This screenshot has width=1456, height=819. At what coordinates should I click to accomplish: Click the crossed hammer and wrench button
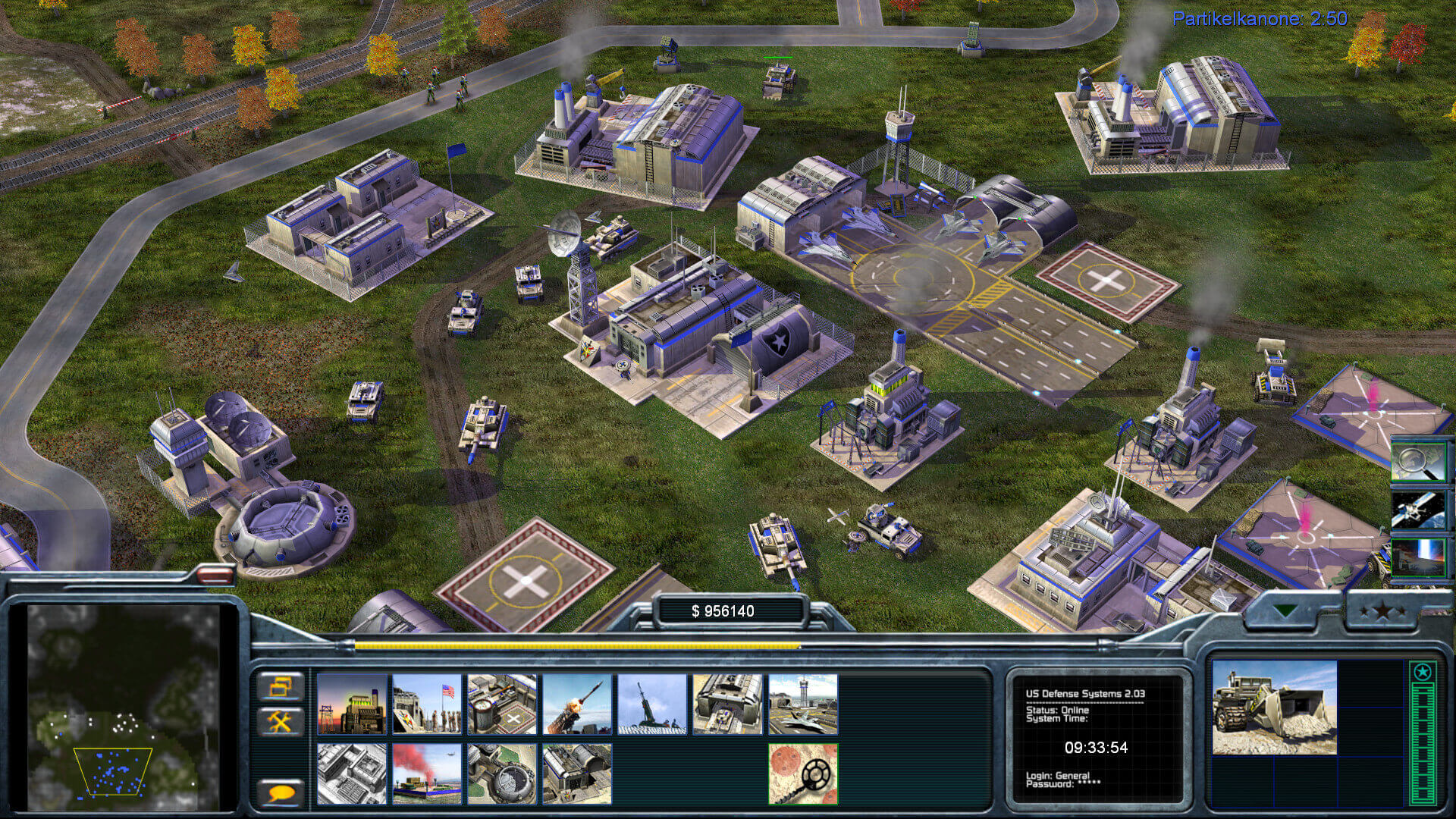click(280, 721)
